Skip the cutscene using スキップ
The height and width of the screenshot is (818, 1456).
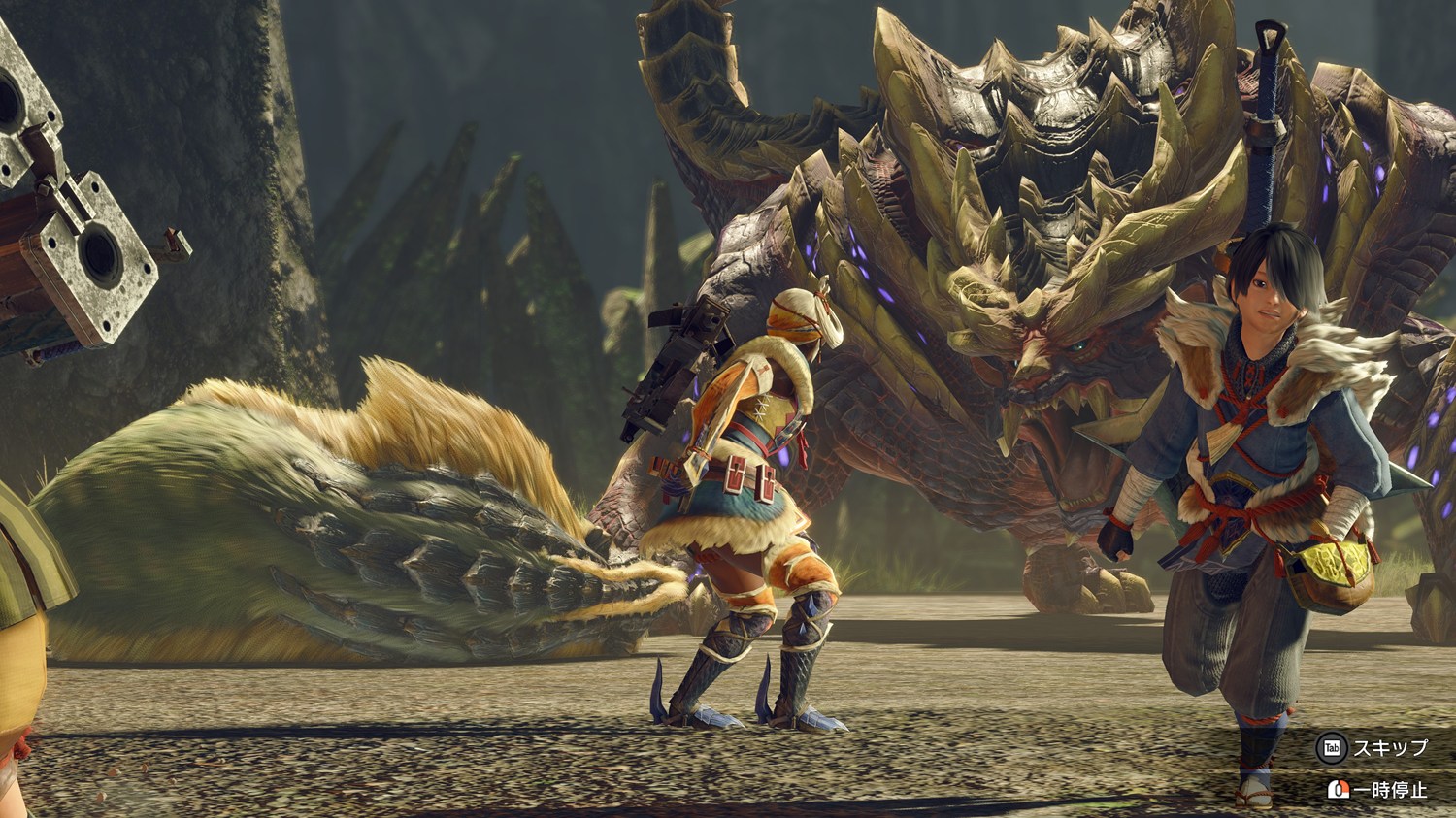tap(1373, 747)
